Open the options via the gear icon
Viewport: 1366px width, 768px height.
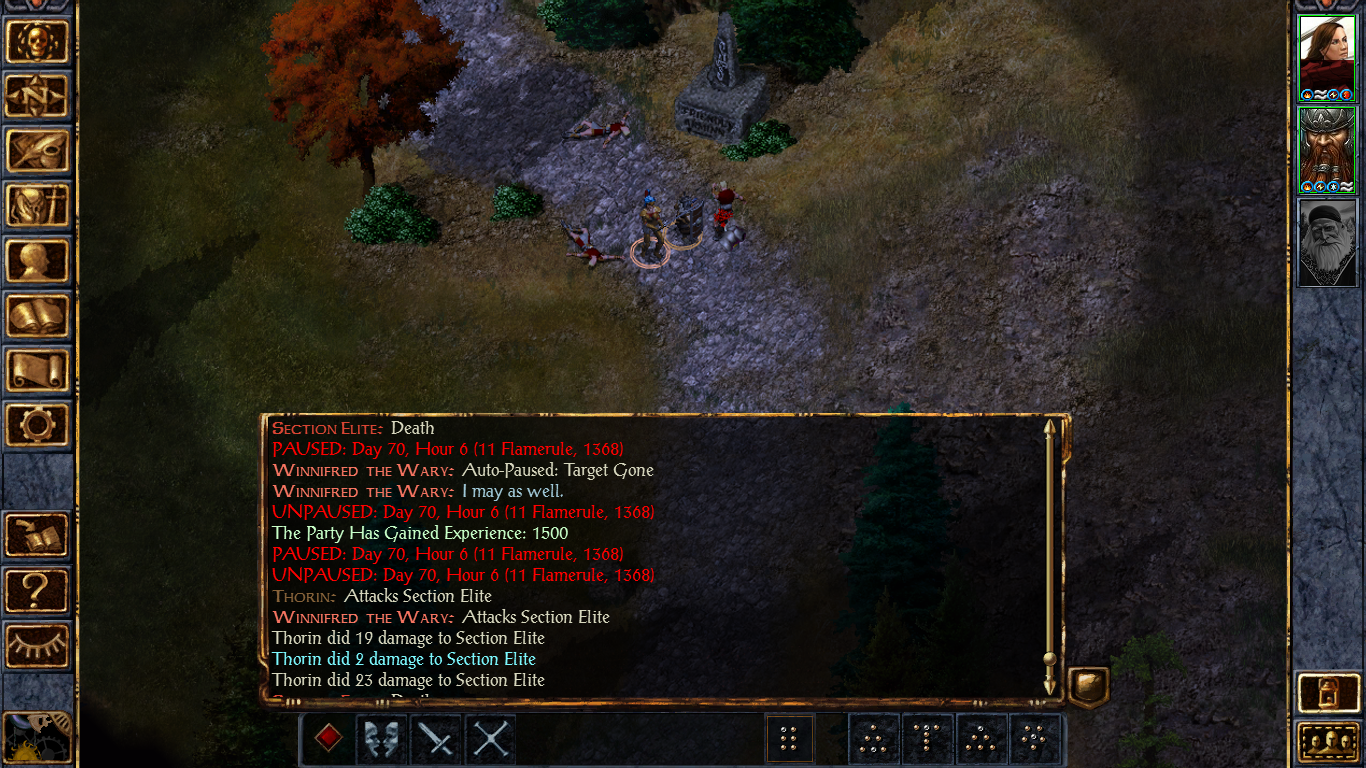(38, 426)
